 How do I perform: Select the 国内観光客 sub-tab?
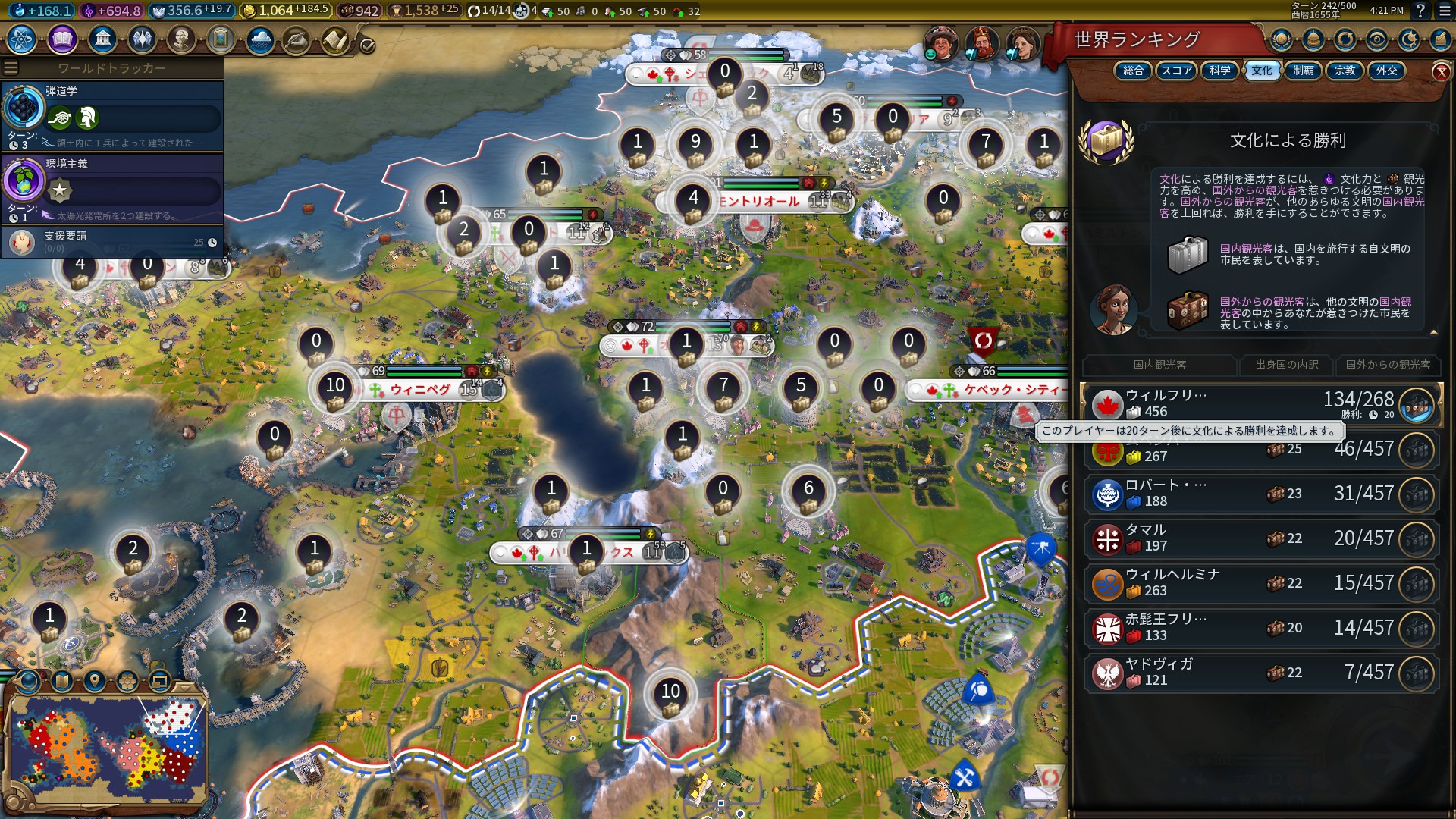click(1159, 365)
